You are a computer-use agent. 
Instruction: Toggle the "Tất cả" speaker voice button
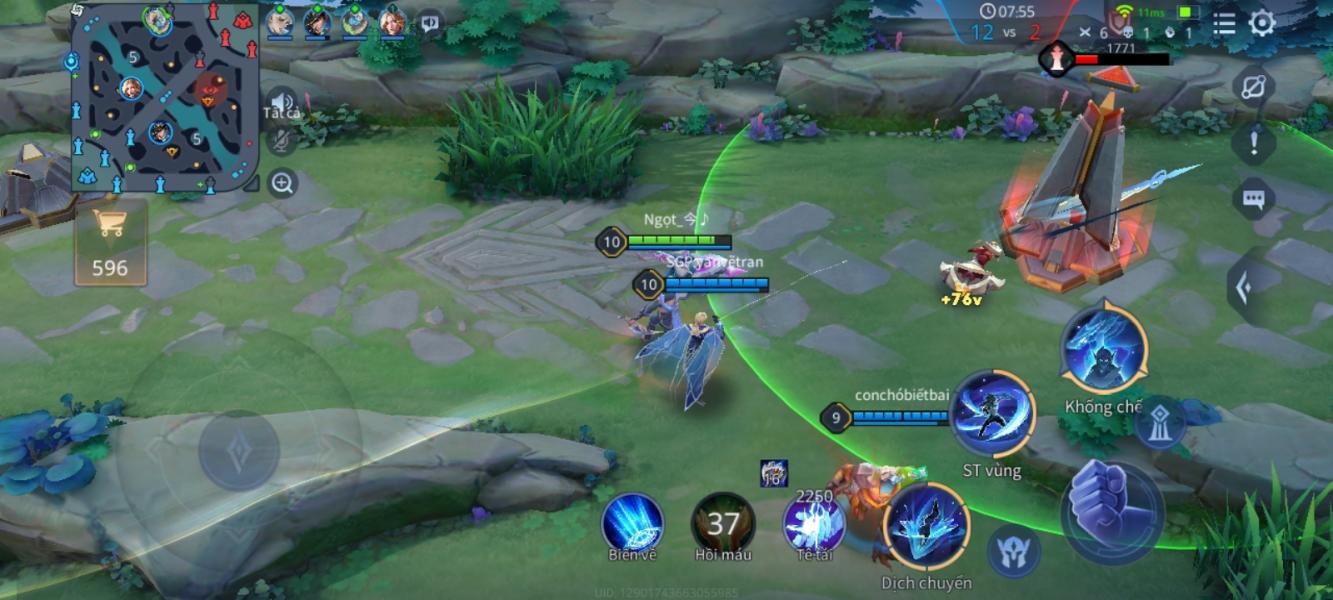(282, 103)
